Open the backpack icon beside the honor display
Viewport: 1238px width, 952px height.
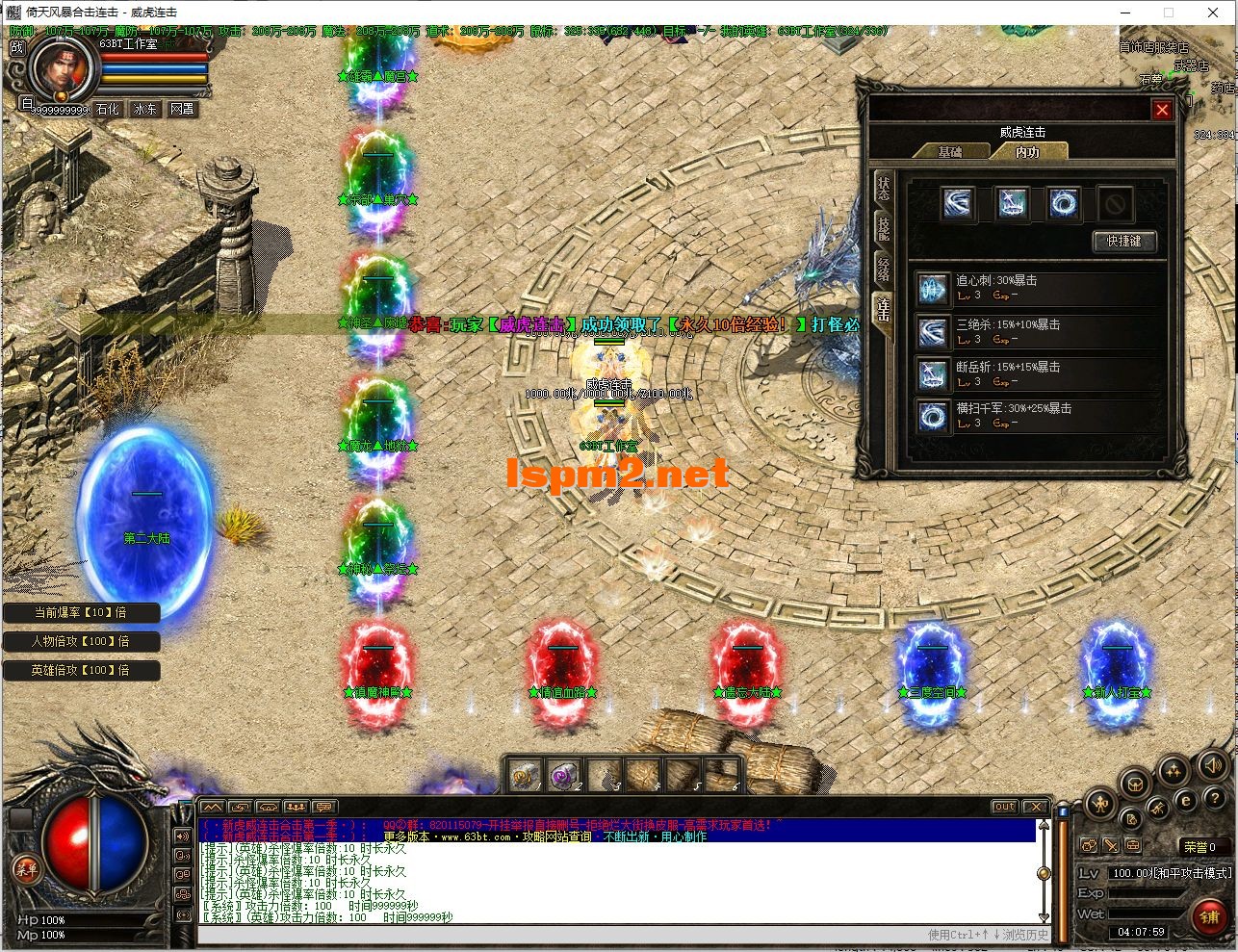point(1133,844)
